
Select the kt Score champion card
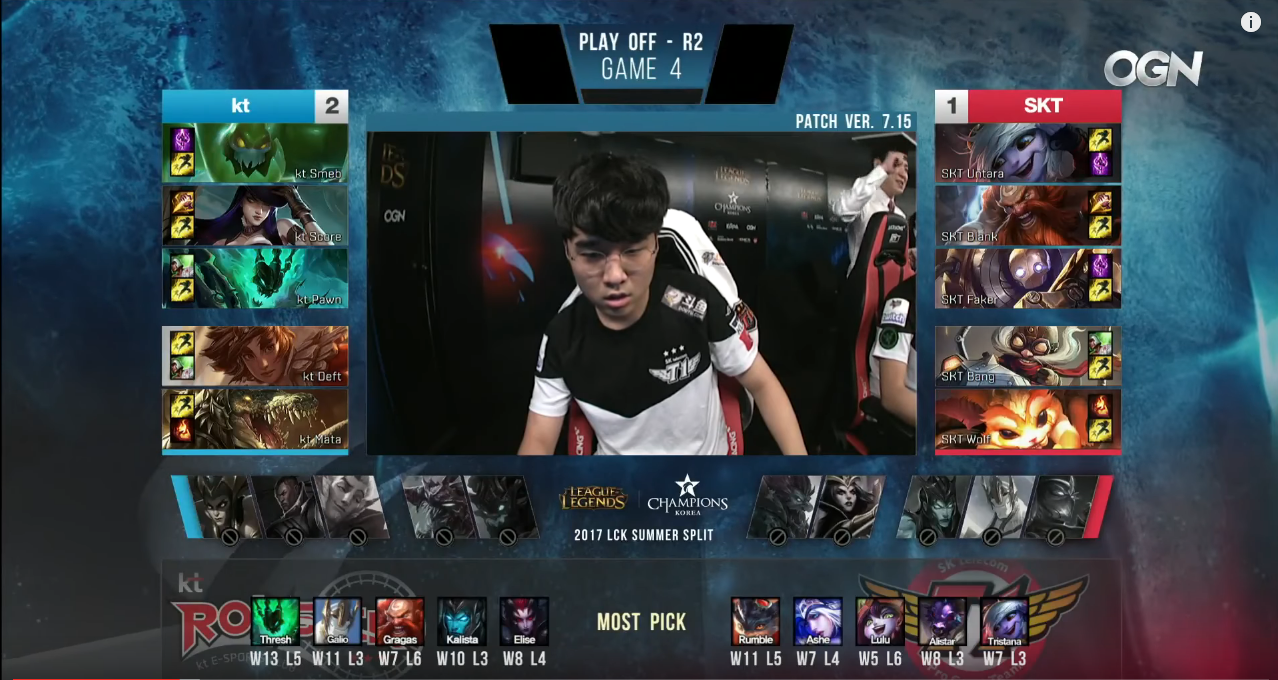click(x=256, y=215)
